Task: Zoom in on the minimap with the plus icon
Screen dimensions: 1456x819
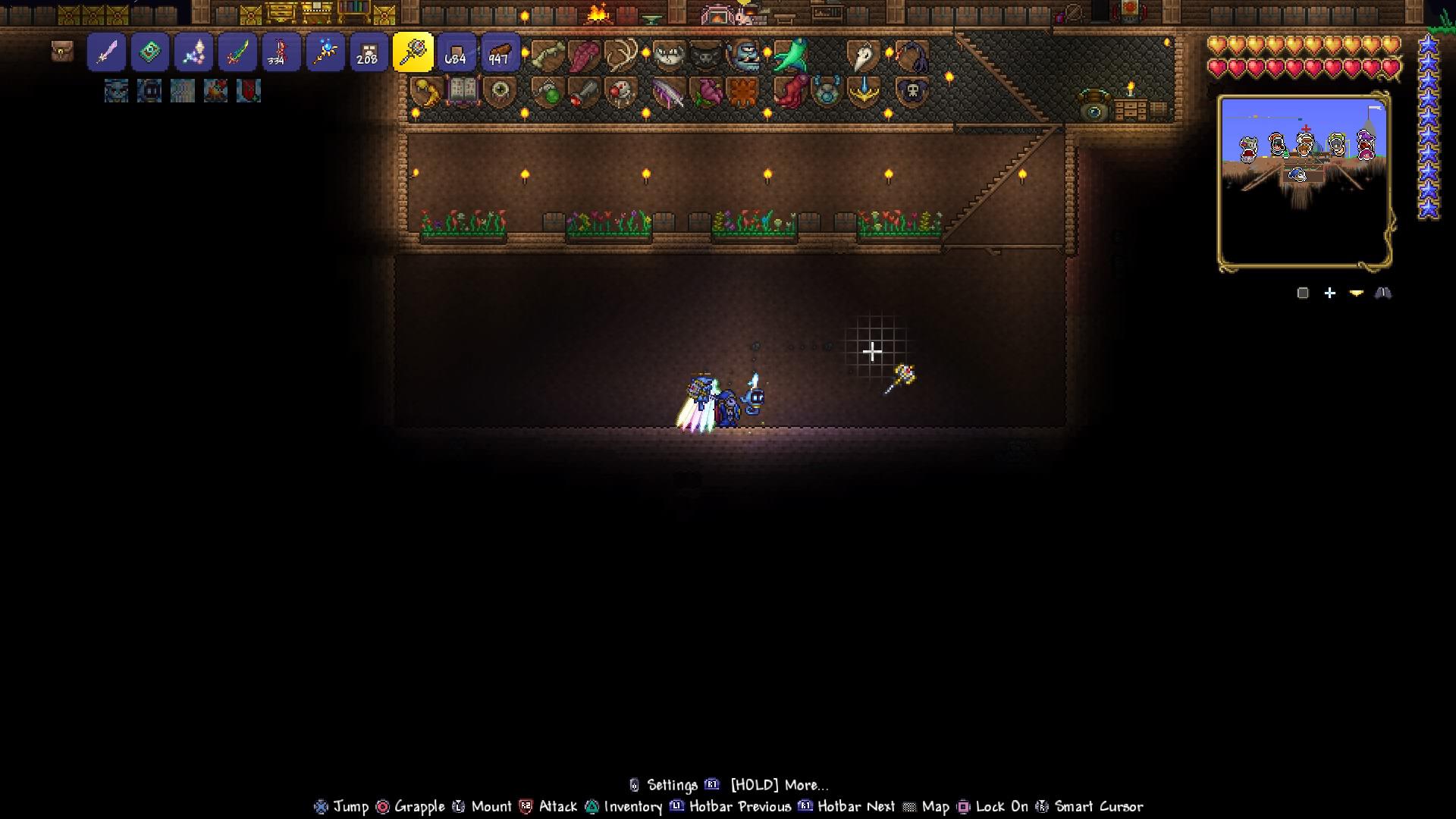Action: tap(1329, 293)
